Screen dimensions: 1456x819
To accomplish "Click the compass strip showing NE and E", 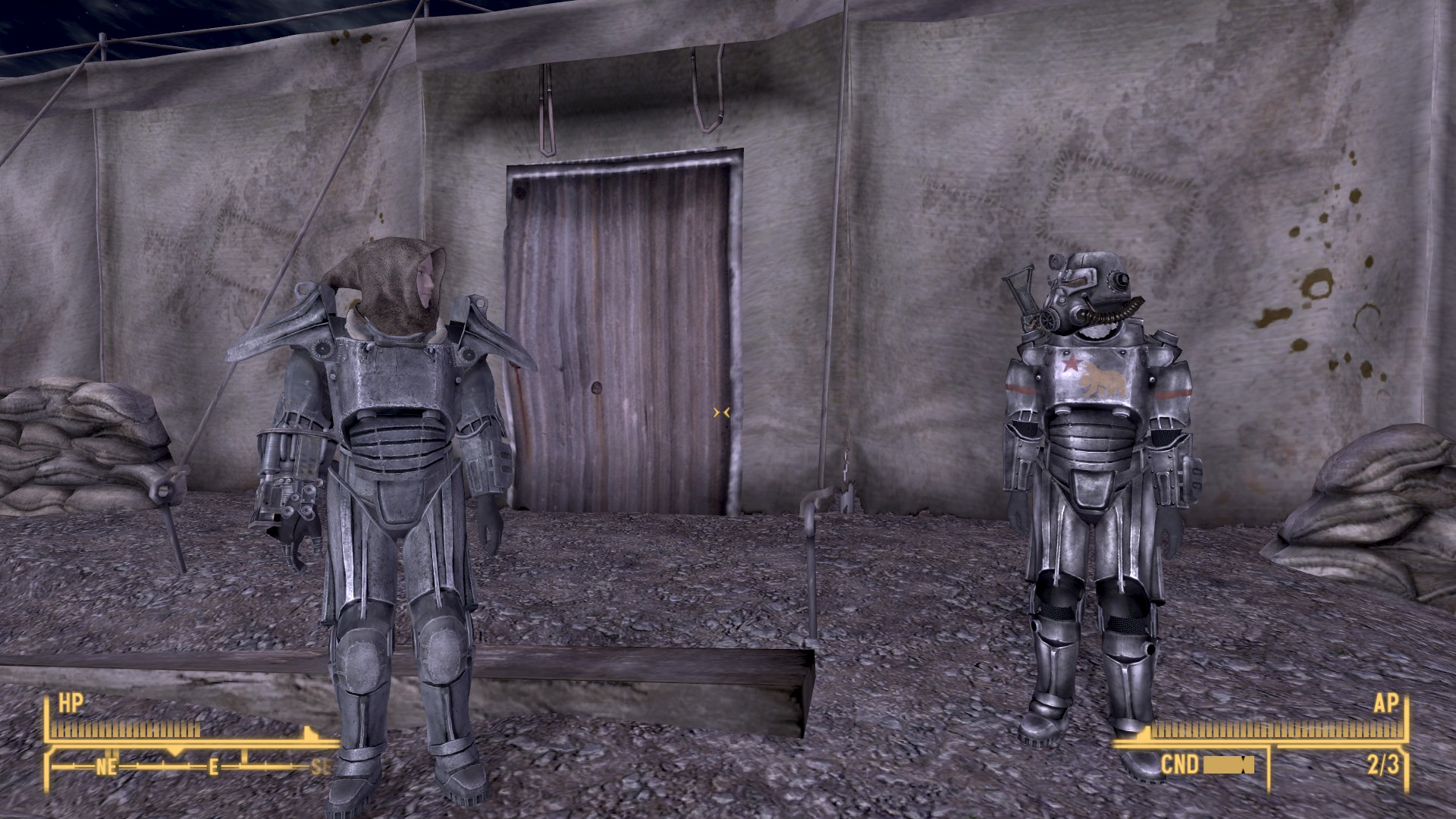I will click(x=190, y=766).
